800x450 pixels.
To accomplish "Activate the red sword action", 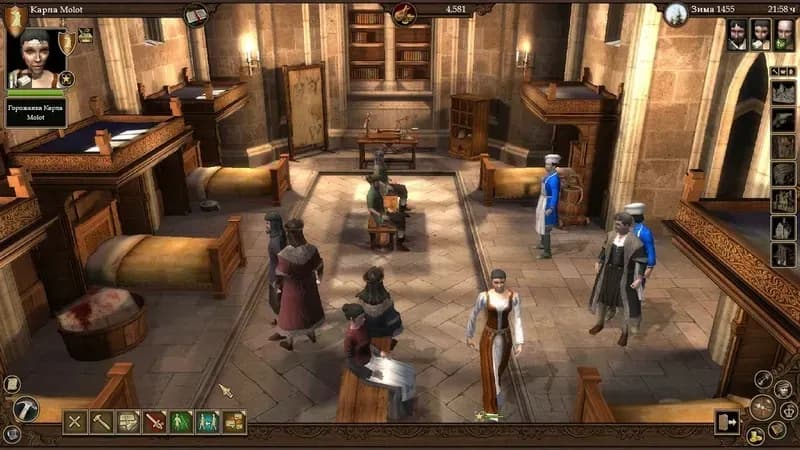I will (x=155, y=422).
